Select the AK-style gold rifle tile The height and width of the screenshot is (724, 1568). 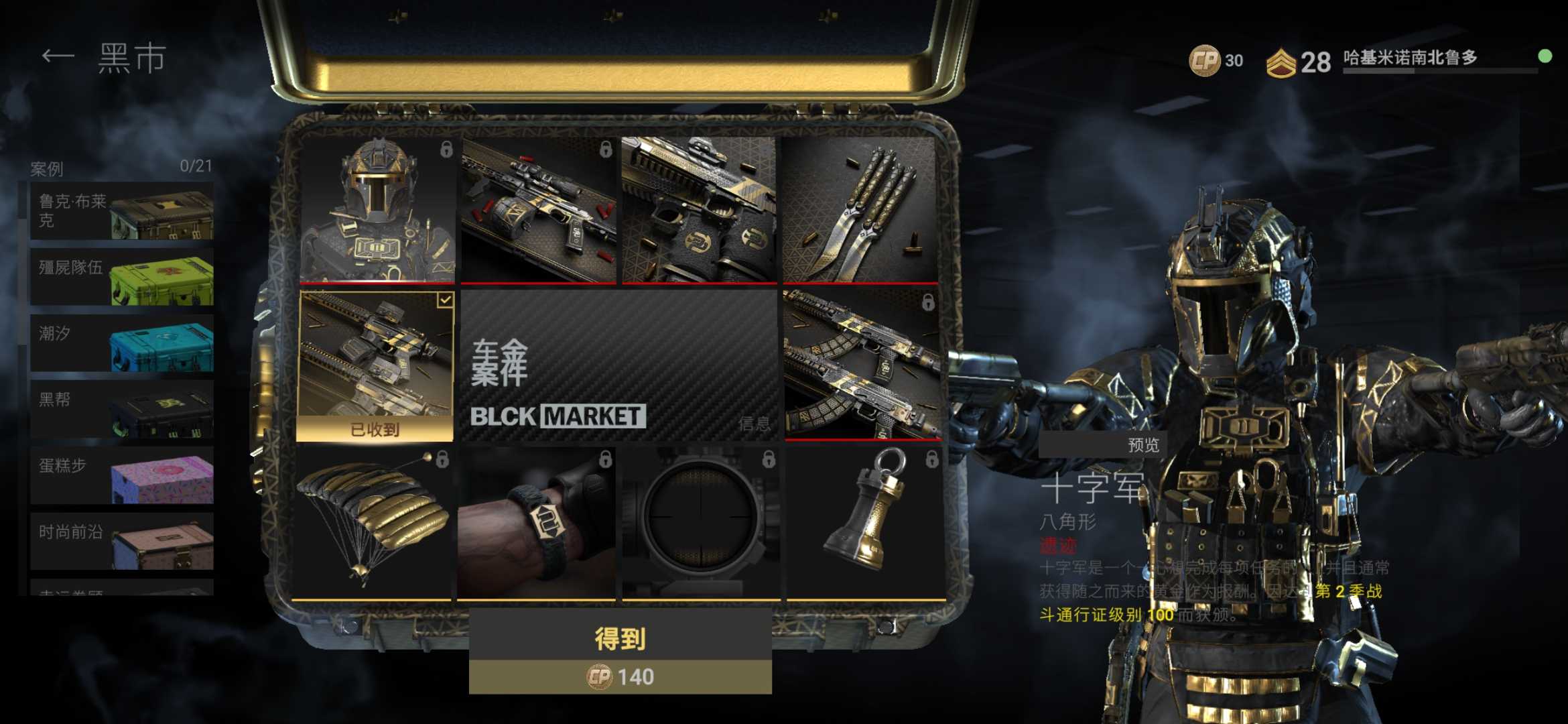[x=862, y=365]
